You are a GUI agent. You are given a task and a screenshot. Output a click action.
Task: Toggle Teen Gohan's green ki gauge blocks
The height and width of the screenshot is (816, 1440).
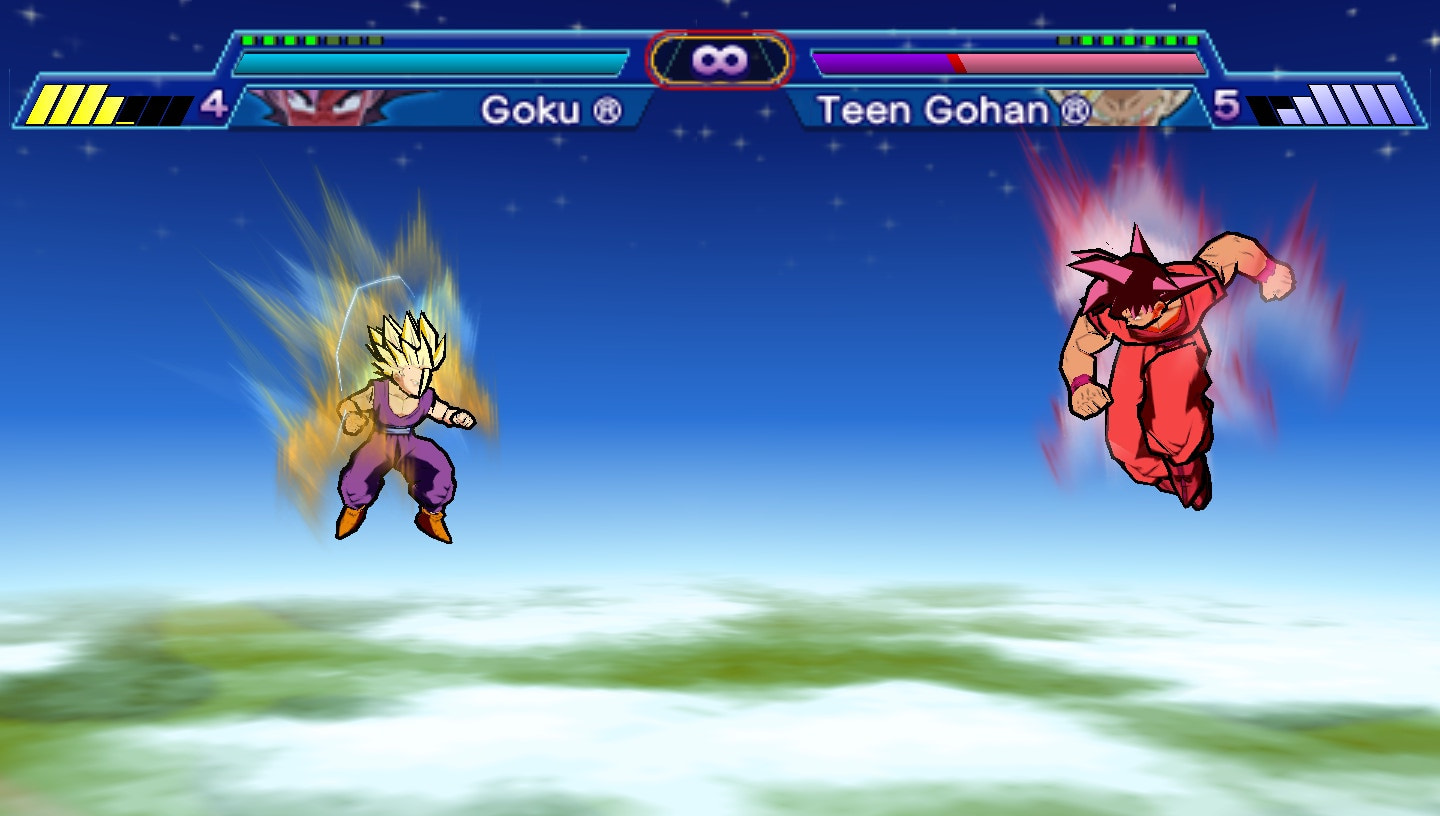(1125, 42)
